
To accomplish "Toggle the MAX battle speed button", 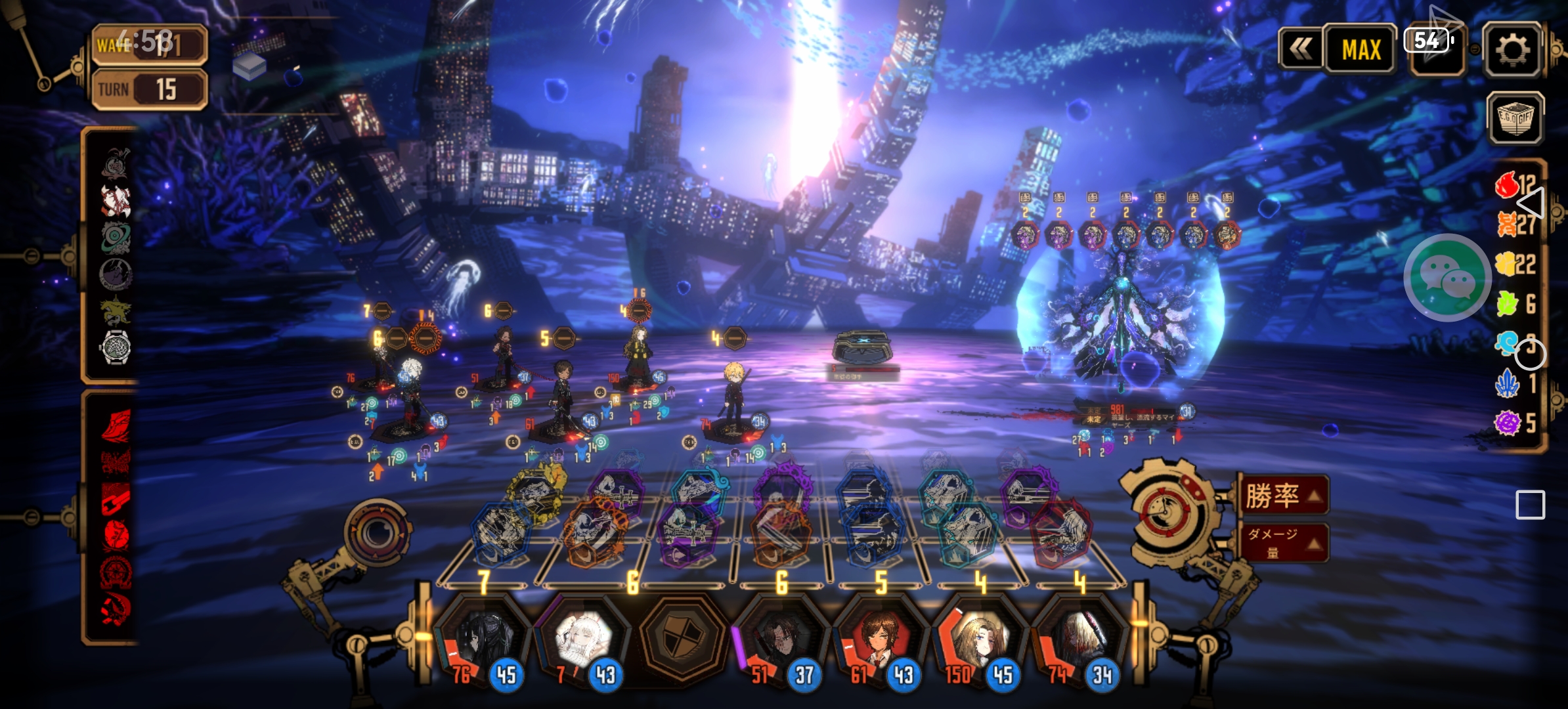I will coord(1361,50).
